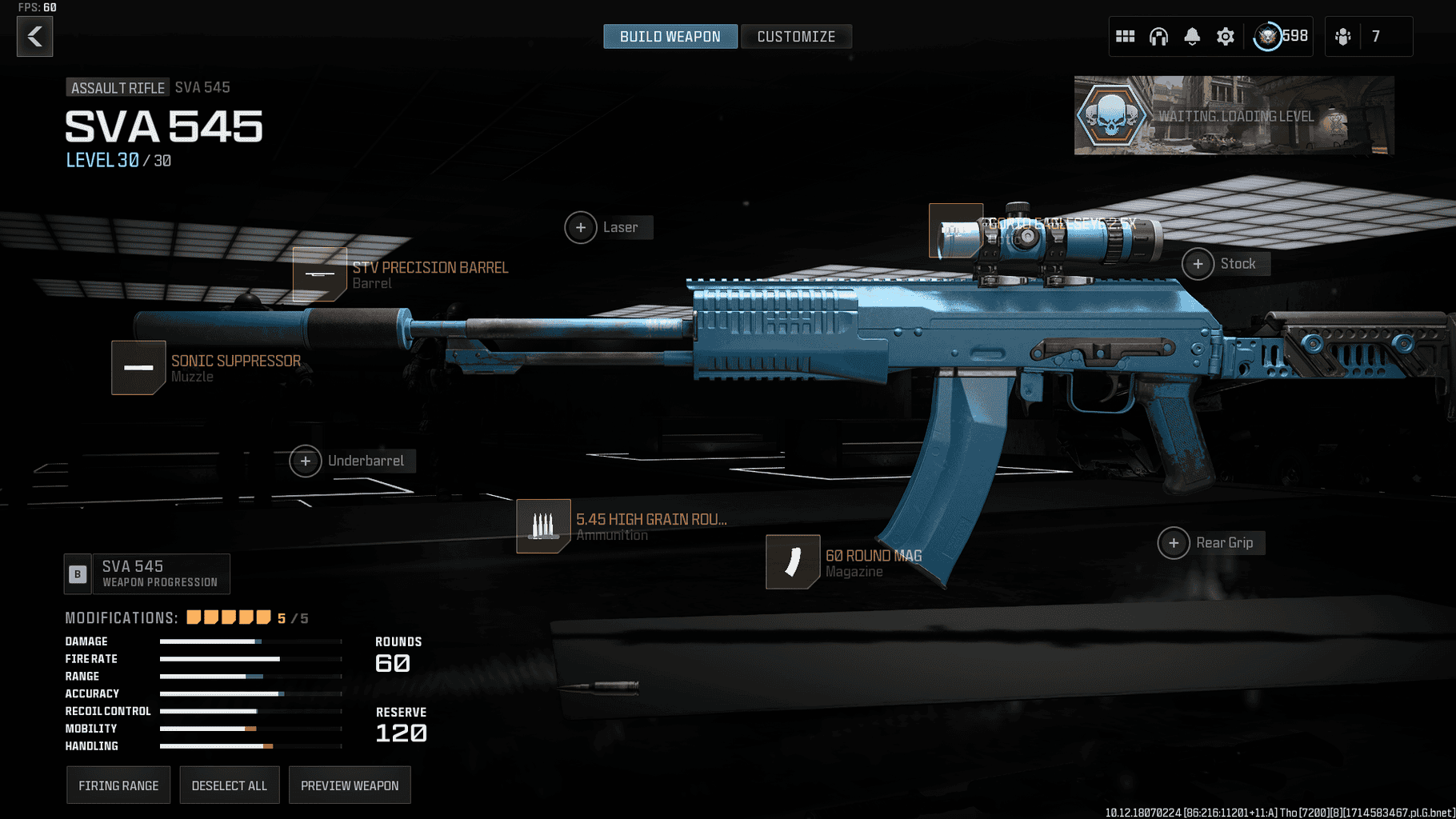This screenshot has height=819, width=1456.
Task: Select the STV Precision Barrel attachment icon
Action: tap(319, 274)
